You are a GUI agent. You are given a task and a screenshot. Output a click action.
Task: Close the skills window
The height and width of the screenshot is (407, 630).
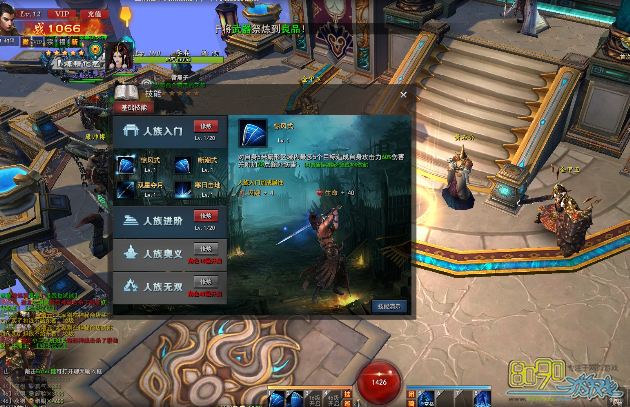403,95
